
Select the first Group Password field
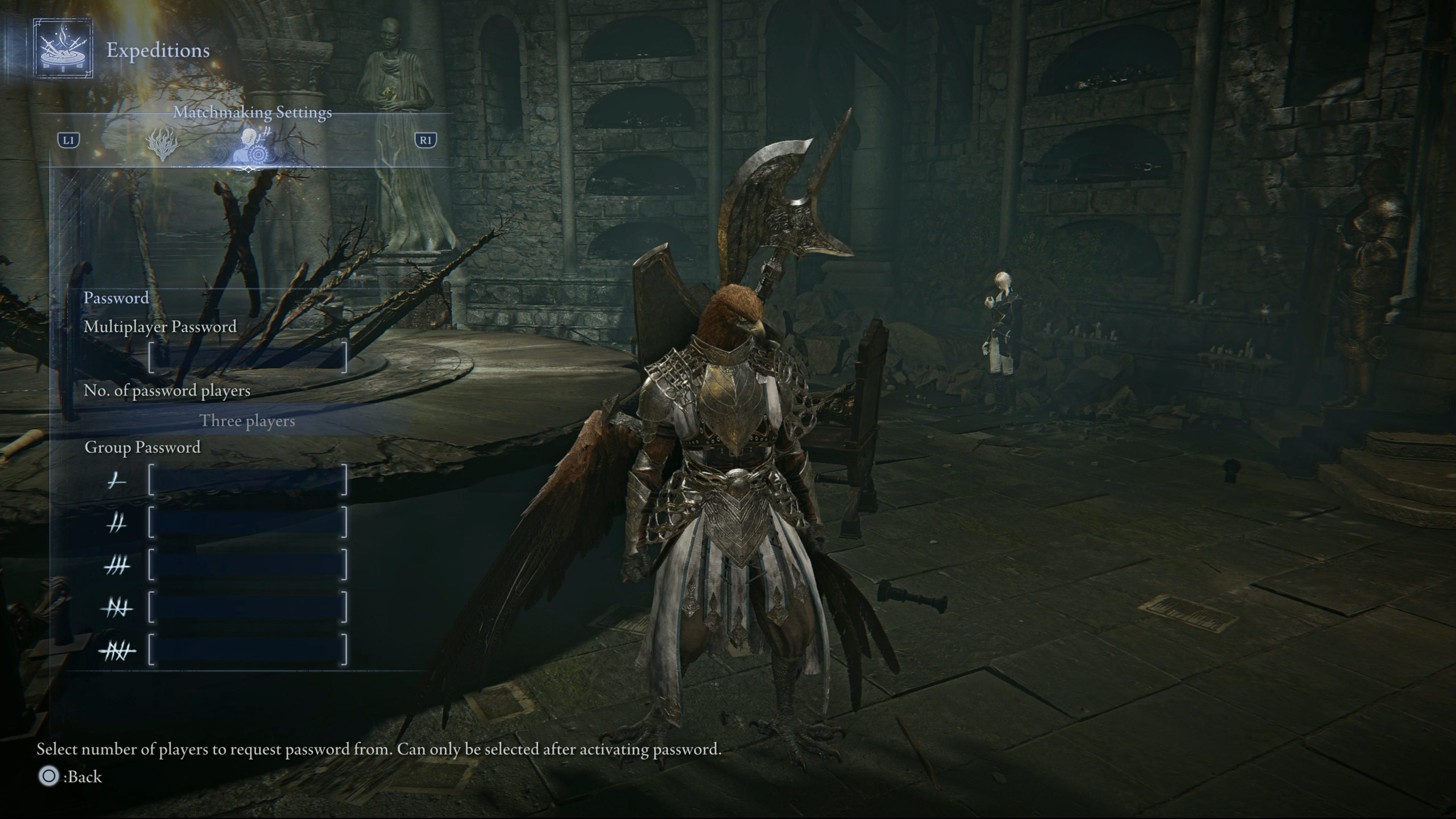point(248,481)
